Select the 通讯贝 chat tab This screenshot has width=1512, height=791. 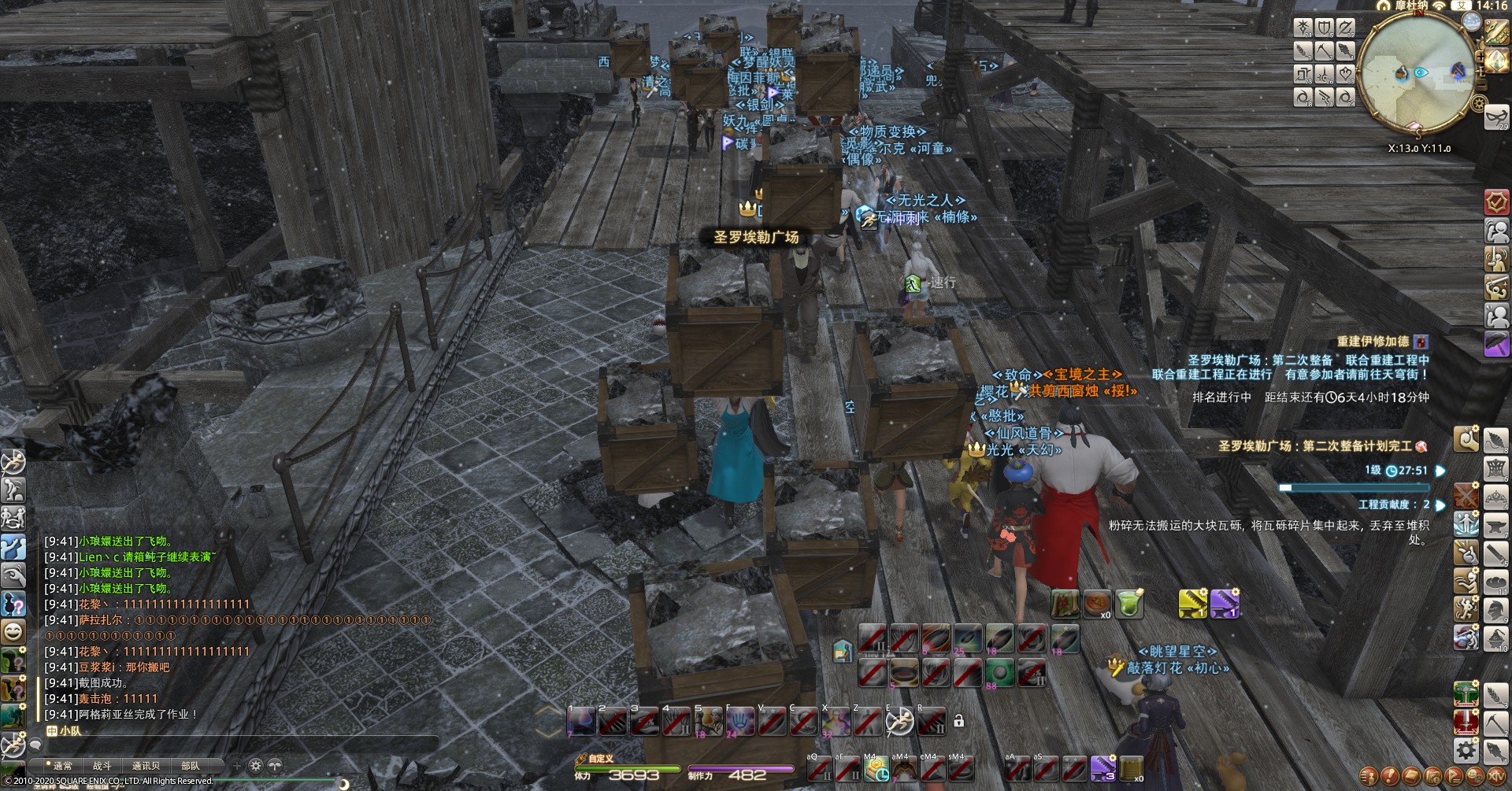point(146,765)
